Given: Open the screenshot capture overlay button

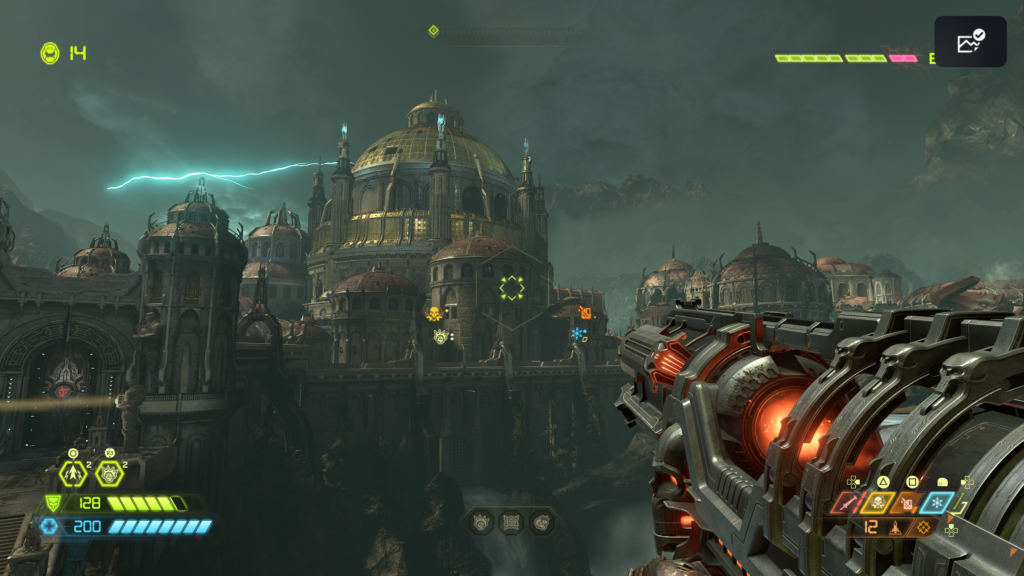Looking at the screenshot, I should [970, 42].
